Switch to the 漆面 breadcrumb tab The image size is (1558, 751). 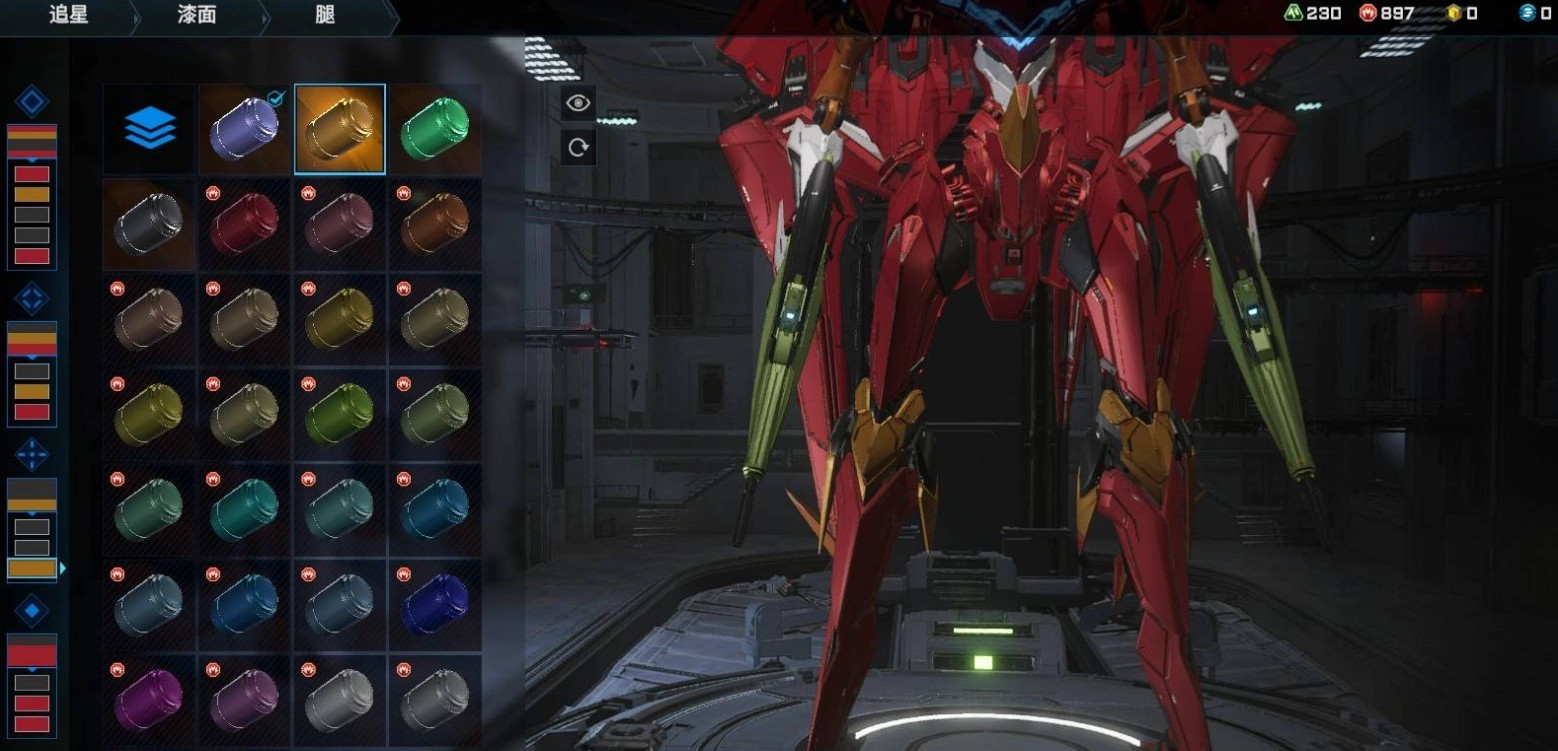tap(196, 16)
